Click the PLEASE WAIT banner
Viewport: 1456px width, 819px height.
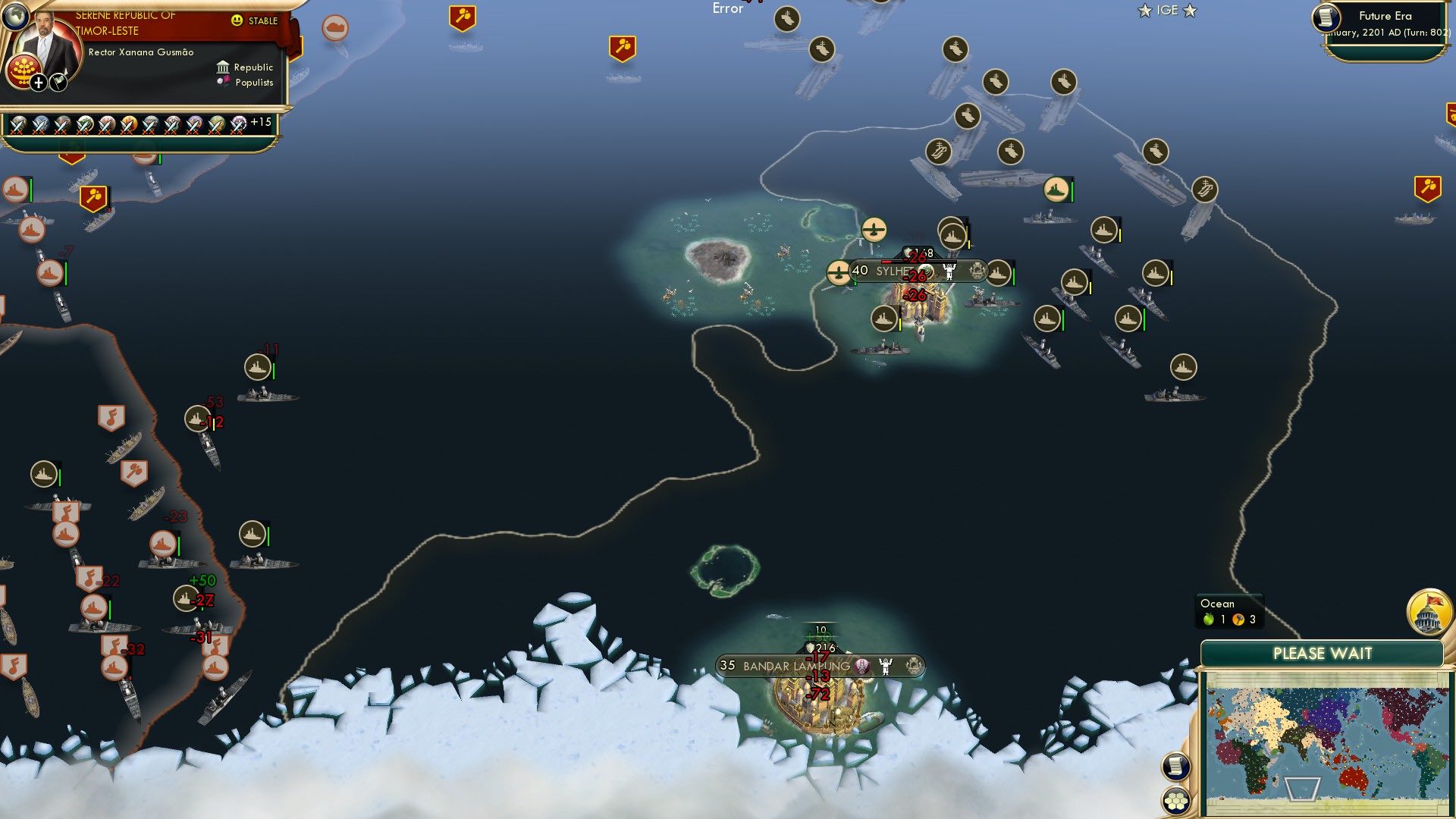point(1323,652)
